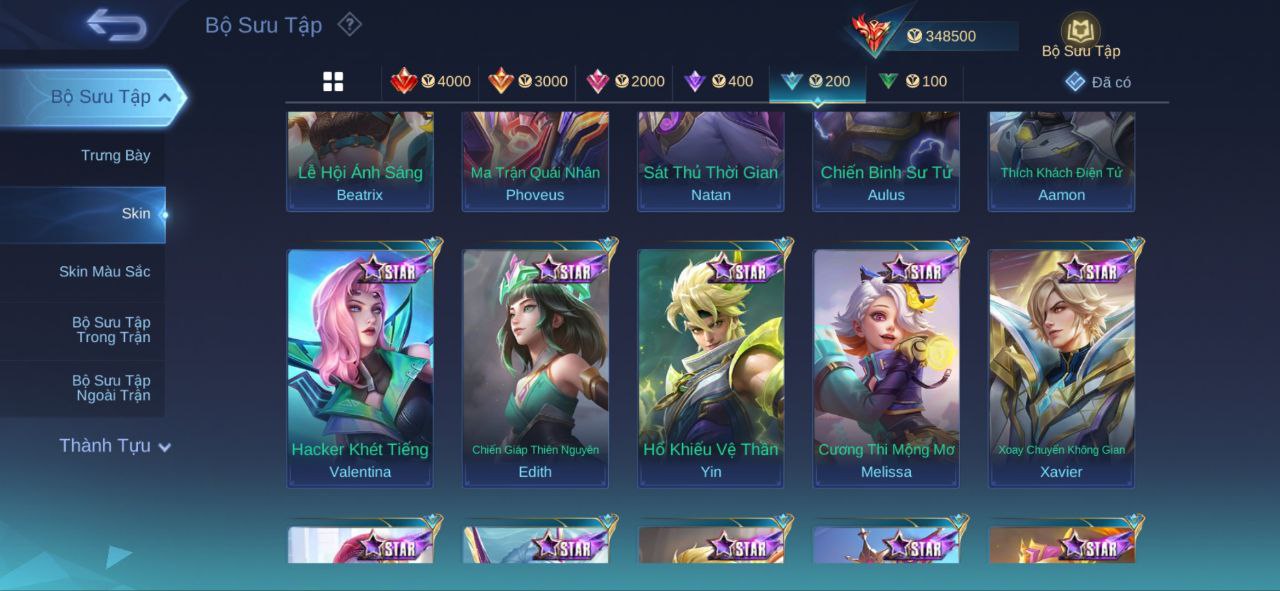
Task: Go back with the return arrow
Action: [x=116, y=25]
